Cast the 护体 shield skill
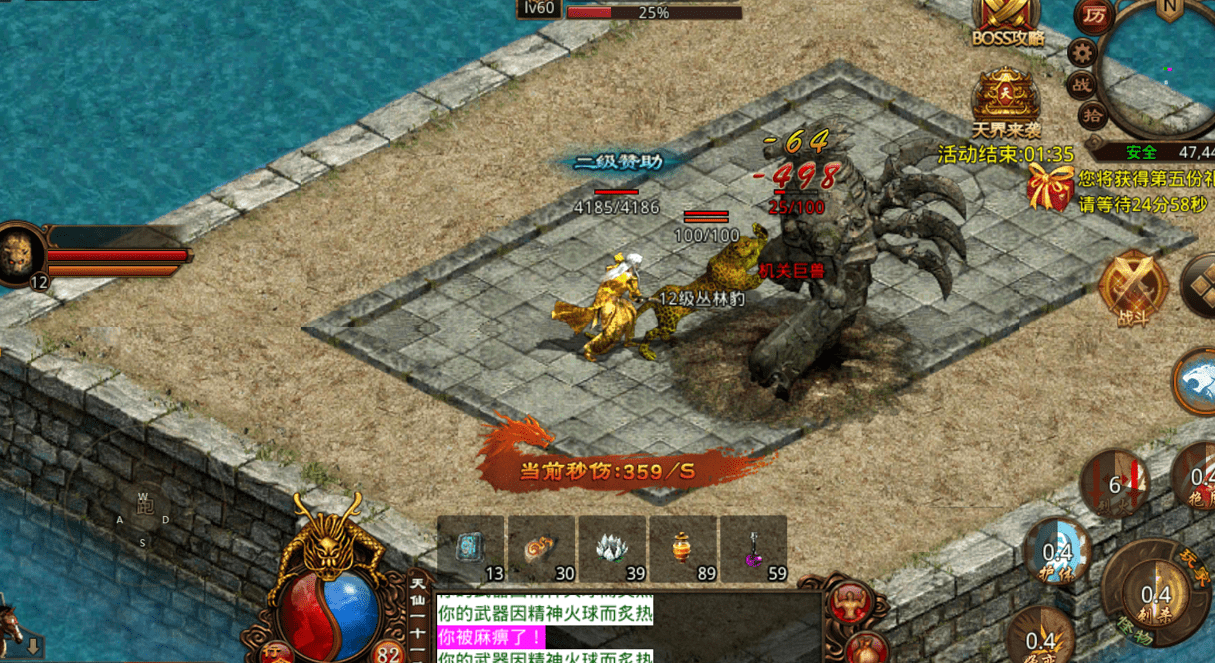The width and height of the screenshot is (1215, 663). pyautogui.click(x=1057, y=552)
